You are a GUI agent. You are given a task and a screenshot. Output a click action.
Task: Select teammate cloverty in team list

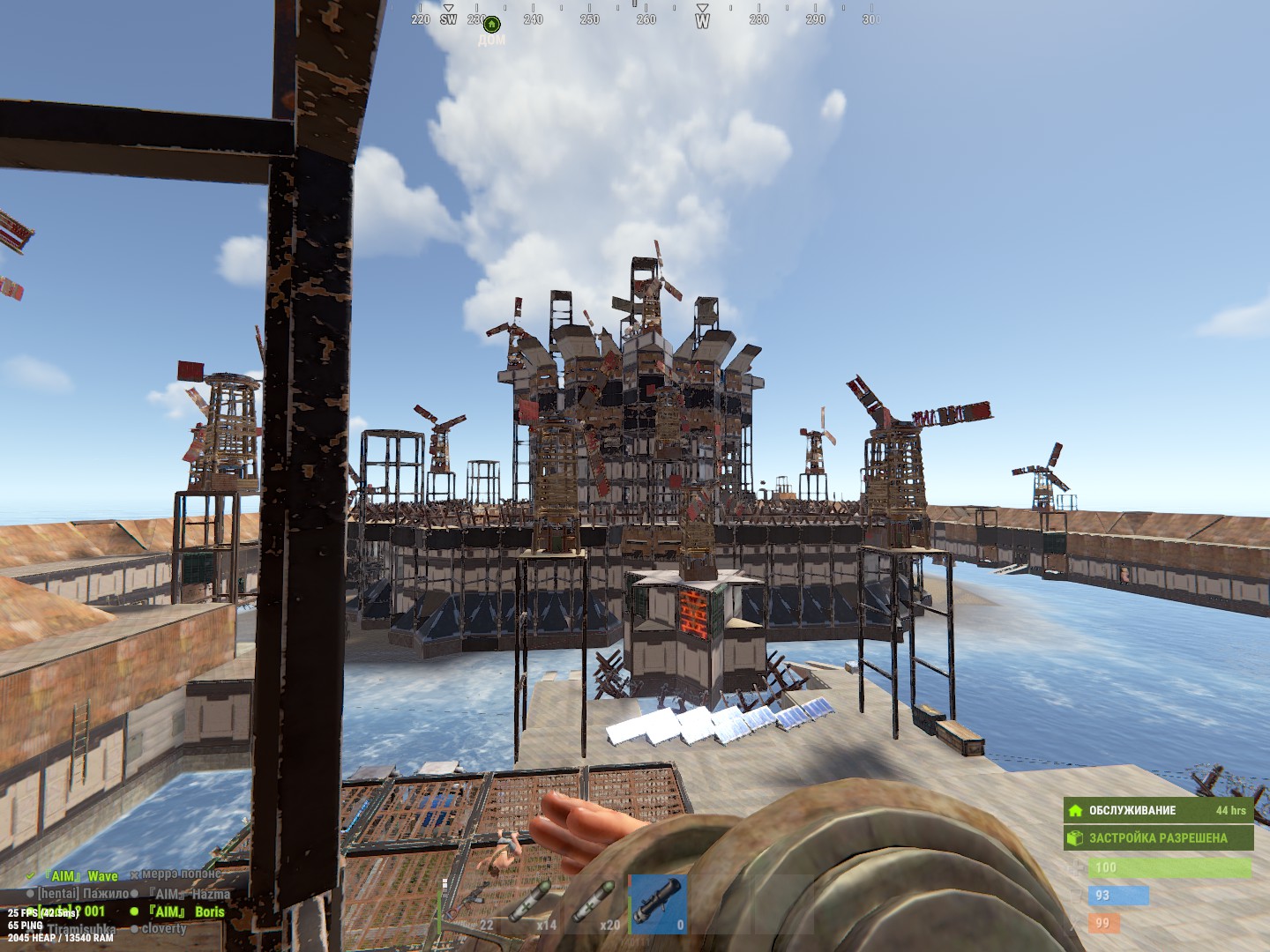click(x=163, y=928)
